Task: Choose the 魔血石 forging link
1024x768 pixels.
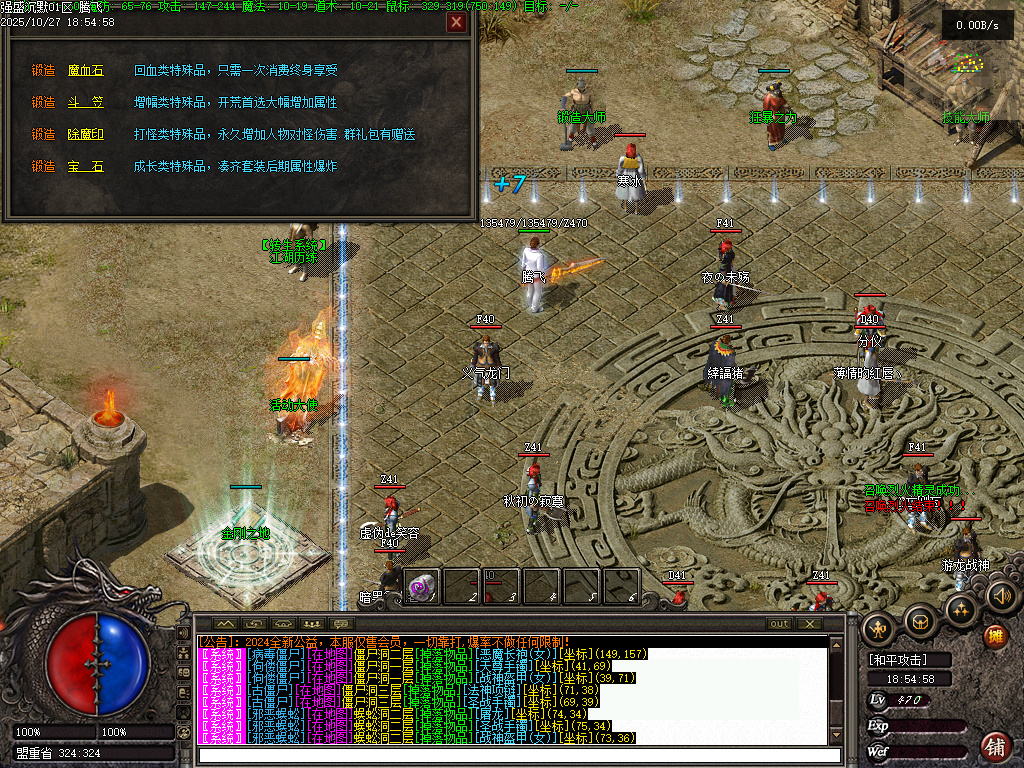Action: [x=85, y=70]
